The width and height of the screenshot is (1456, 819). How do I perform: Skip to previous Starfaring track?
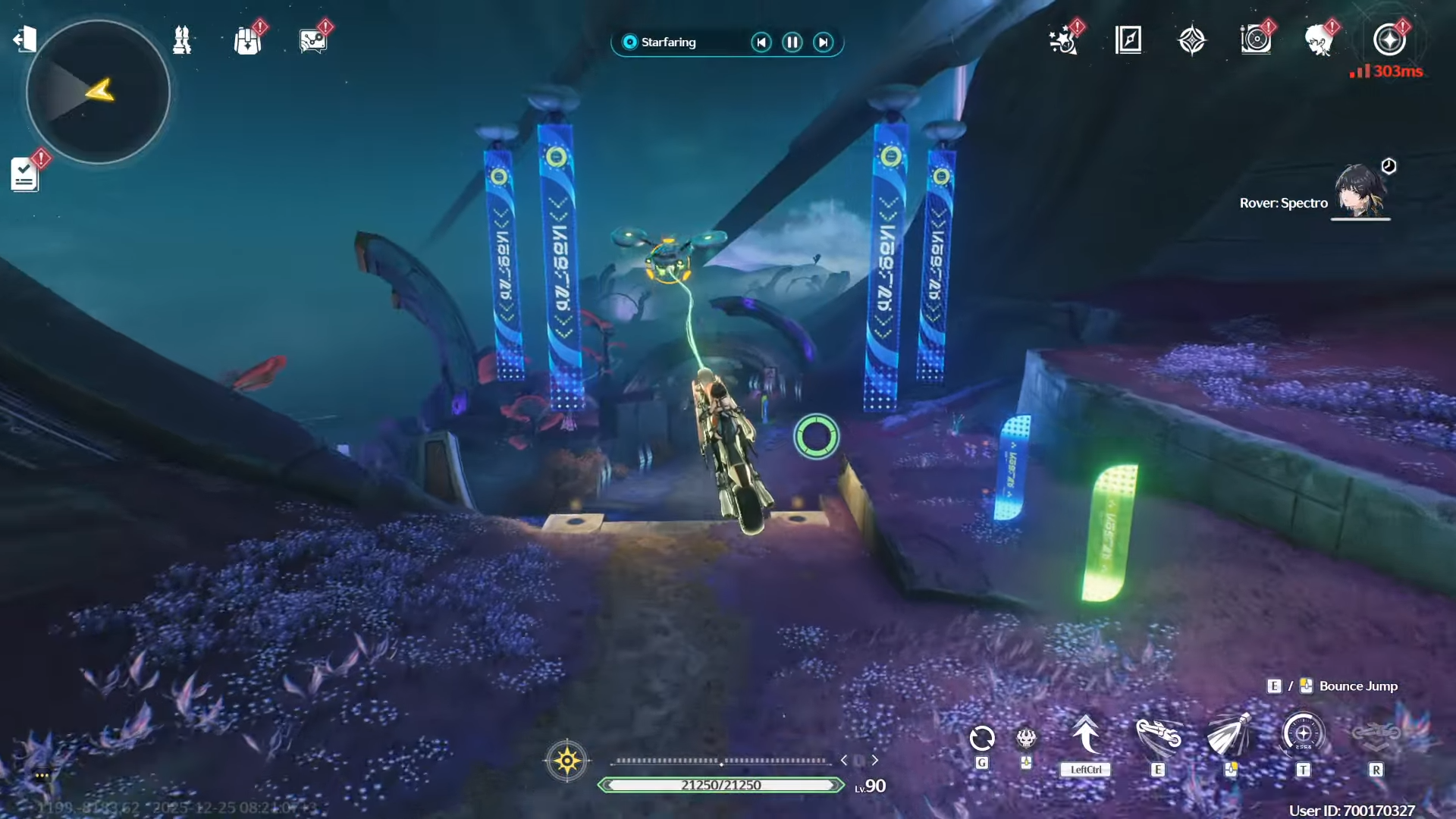[x=761, y=42]
